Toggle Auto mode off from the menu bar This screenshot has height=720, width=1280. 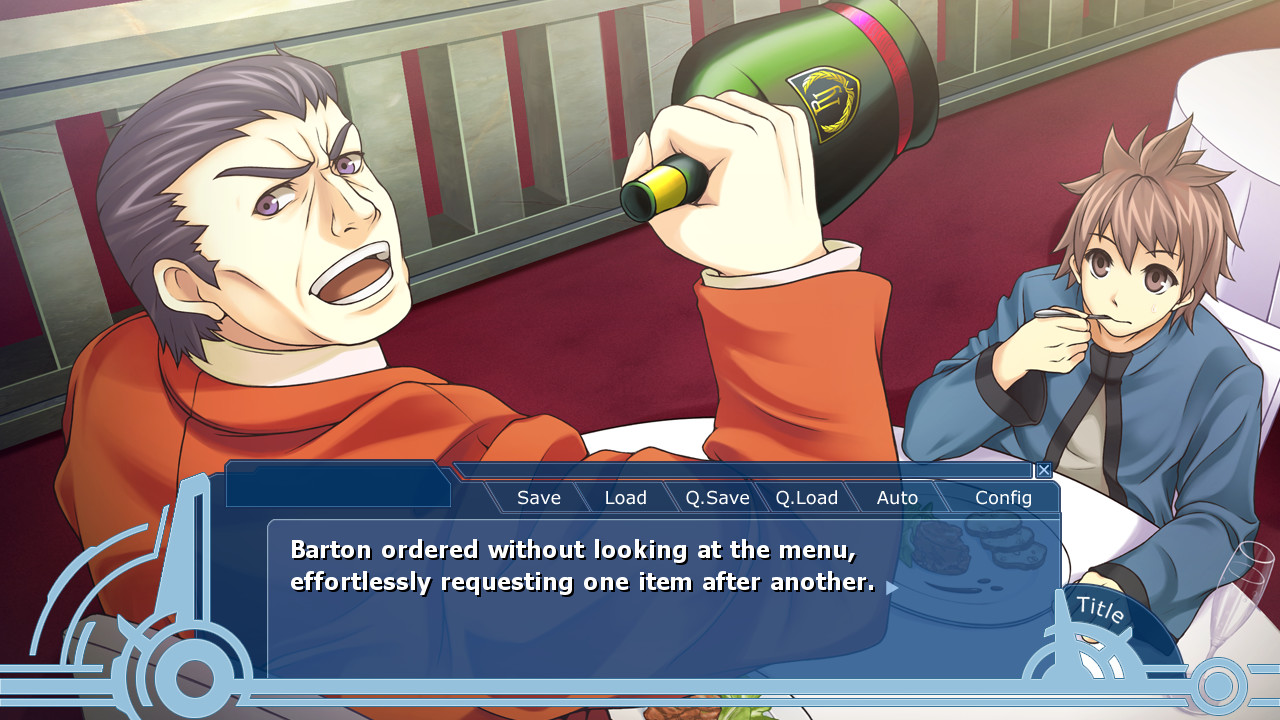897,497
